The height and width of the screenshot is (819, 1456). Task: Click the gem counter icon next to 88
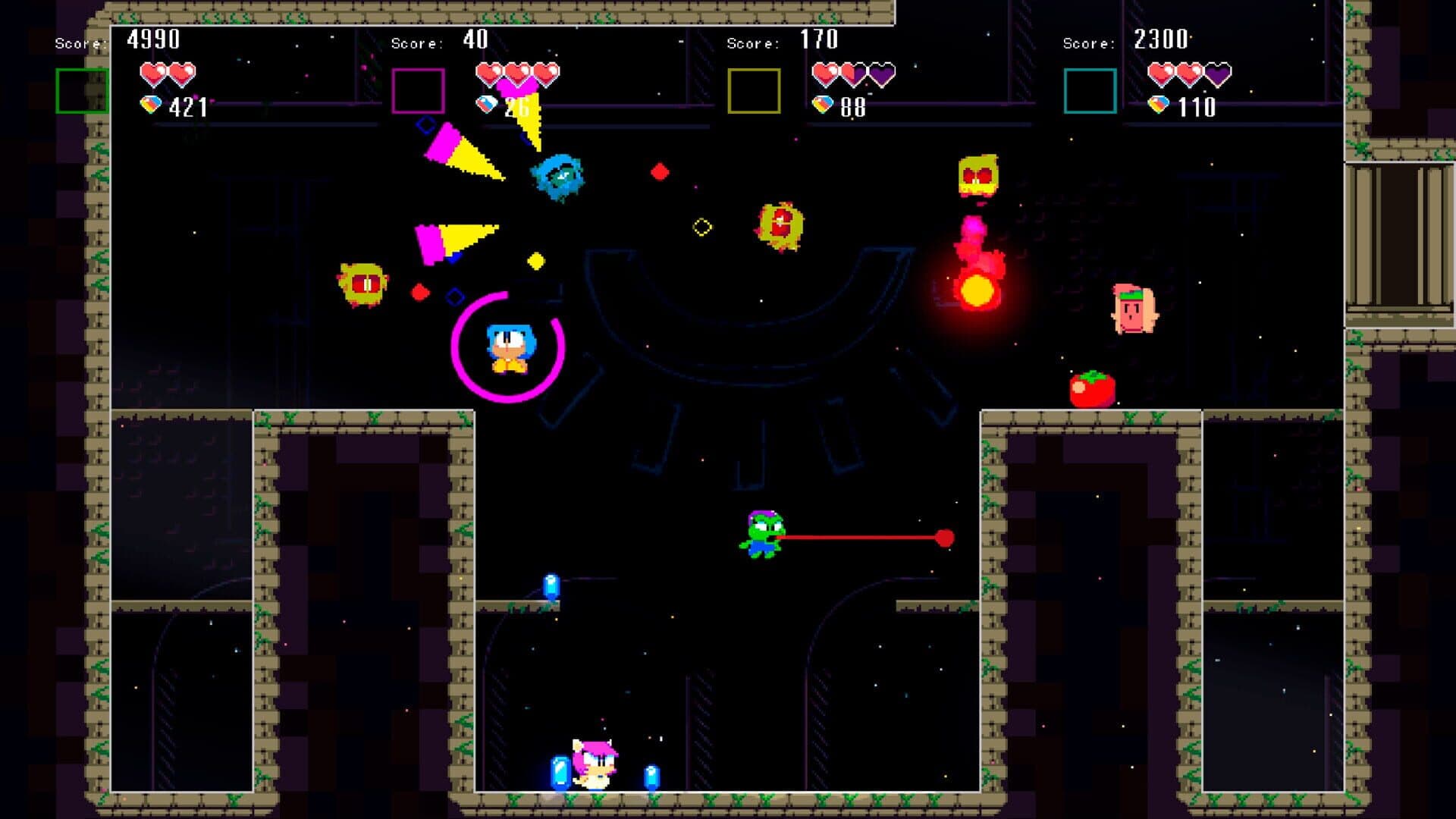[x=823, y=105]
